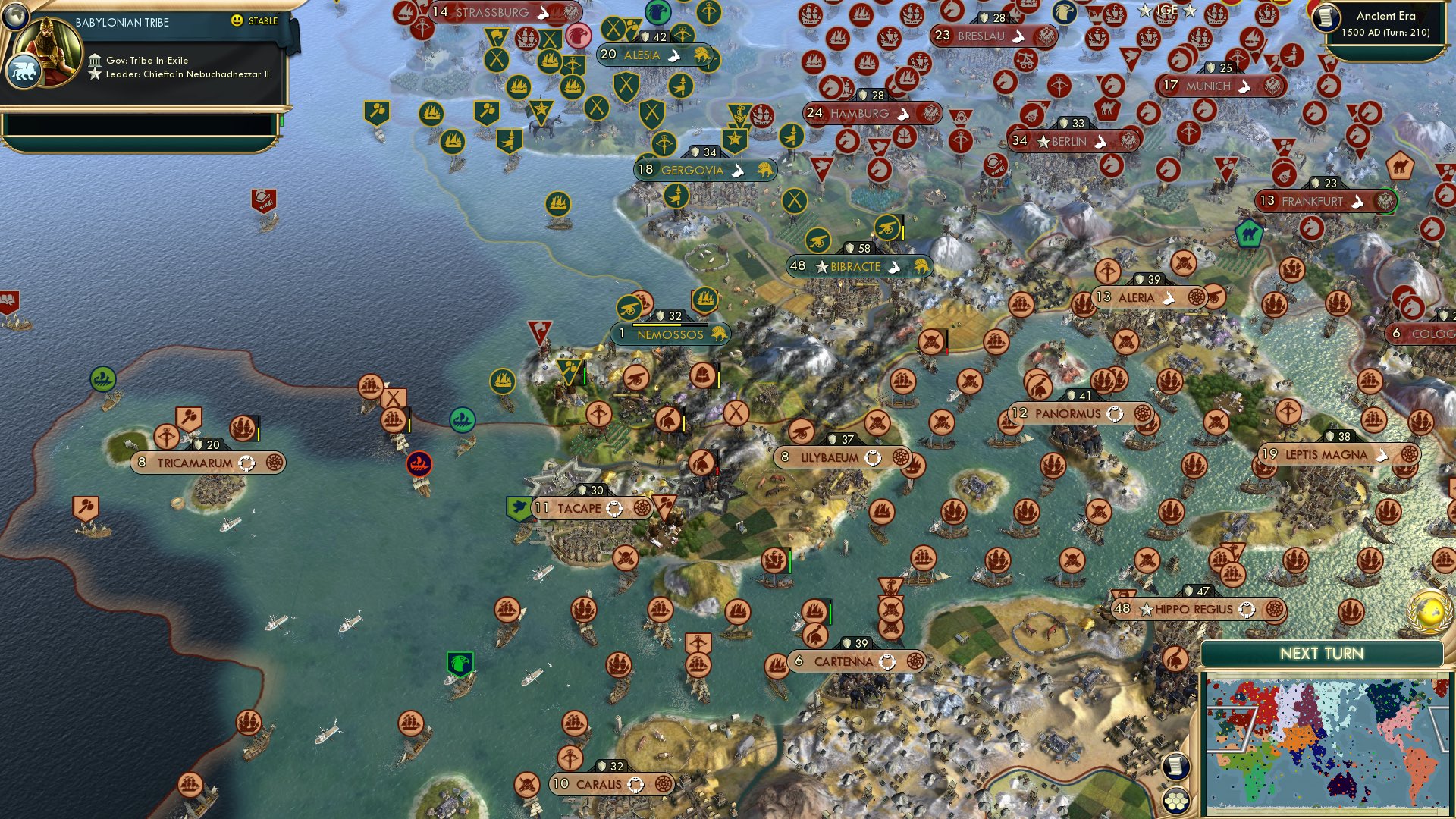The height and width of the screenshot is (819, 1456).
Task: Toggle the notification log scroll icon above the minimap
Action: [x=1175, y=767]
